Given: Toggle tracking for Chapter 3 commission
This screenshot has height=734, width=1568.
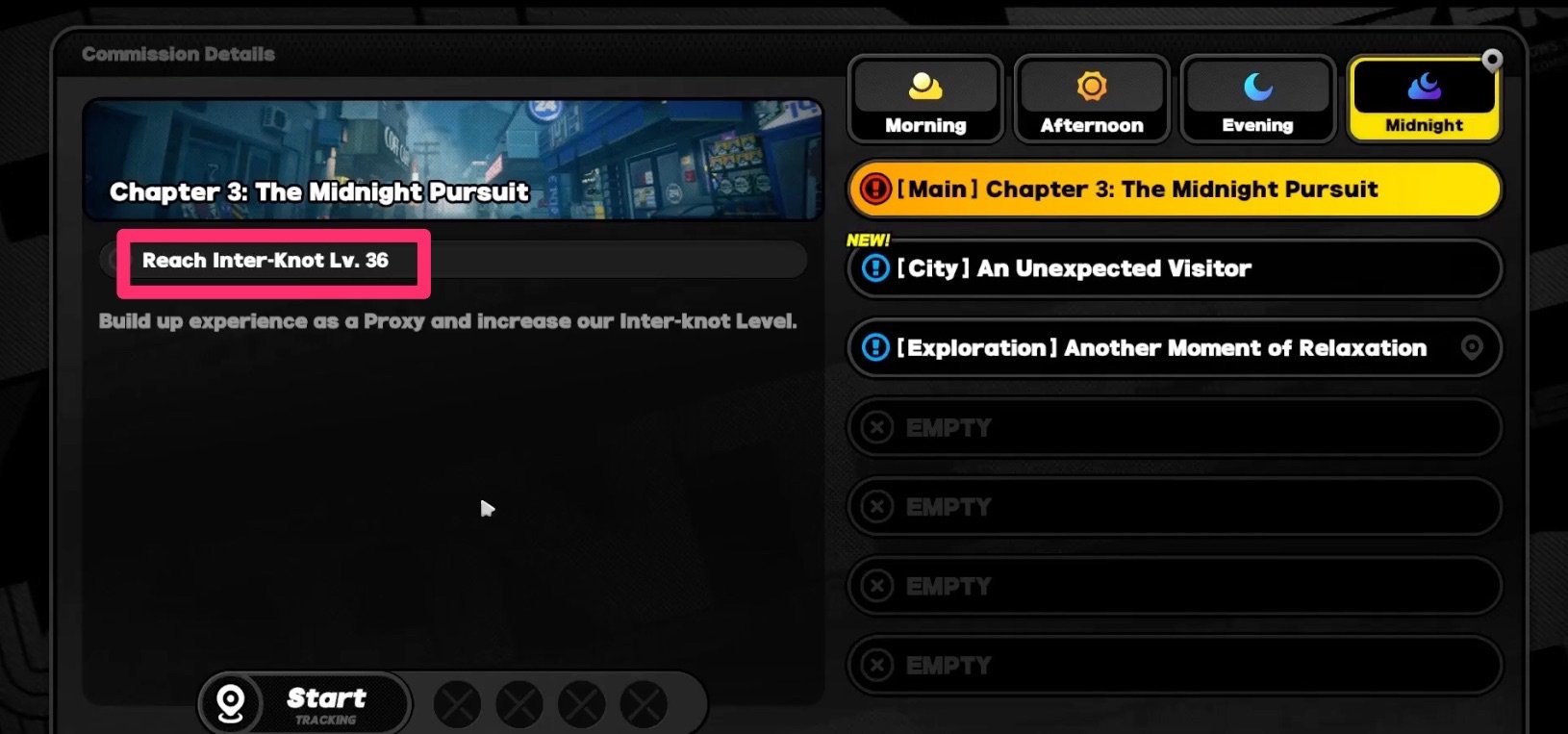Looking at the screenshot, I should click(327, 701).
